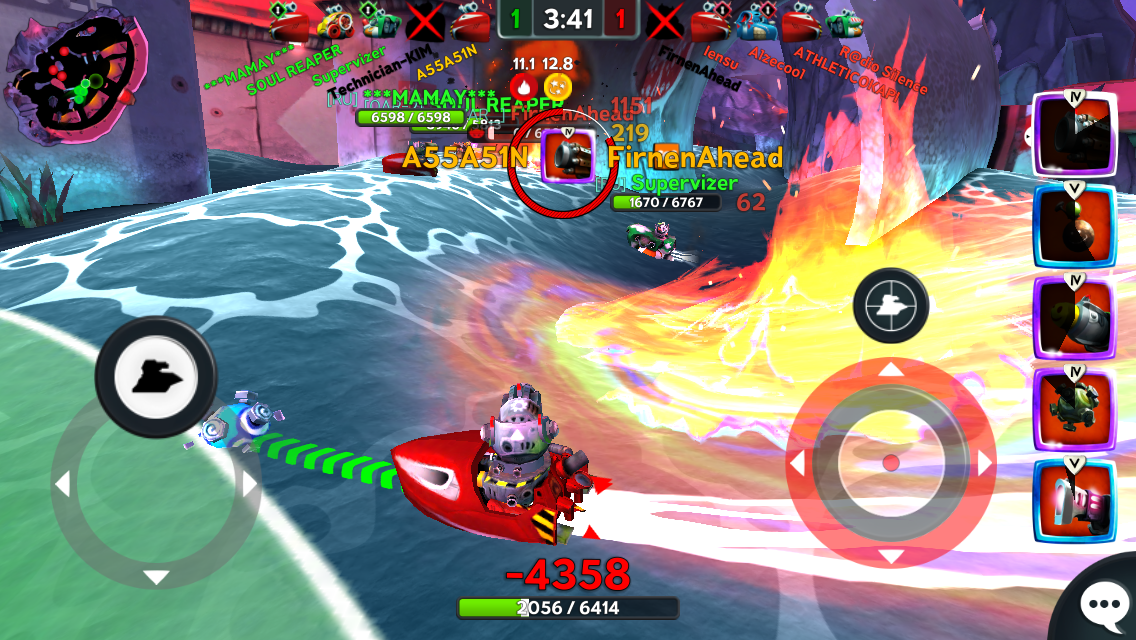Select the round bomb weapon in blue frame

click(x=1074, y=226)
